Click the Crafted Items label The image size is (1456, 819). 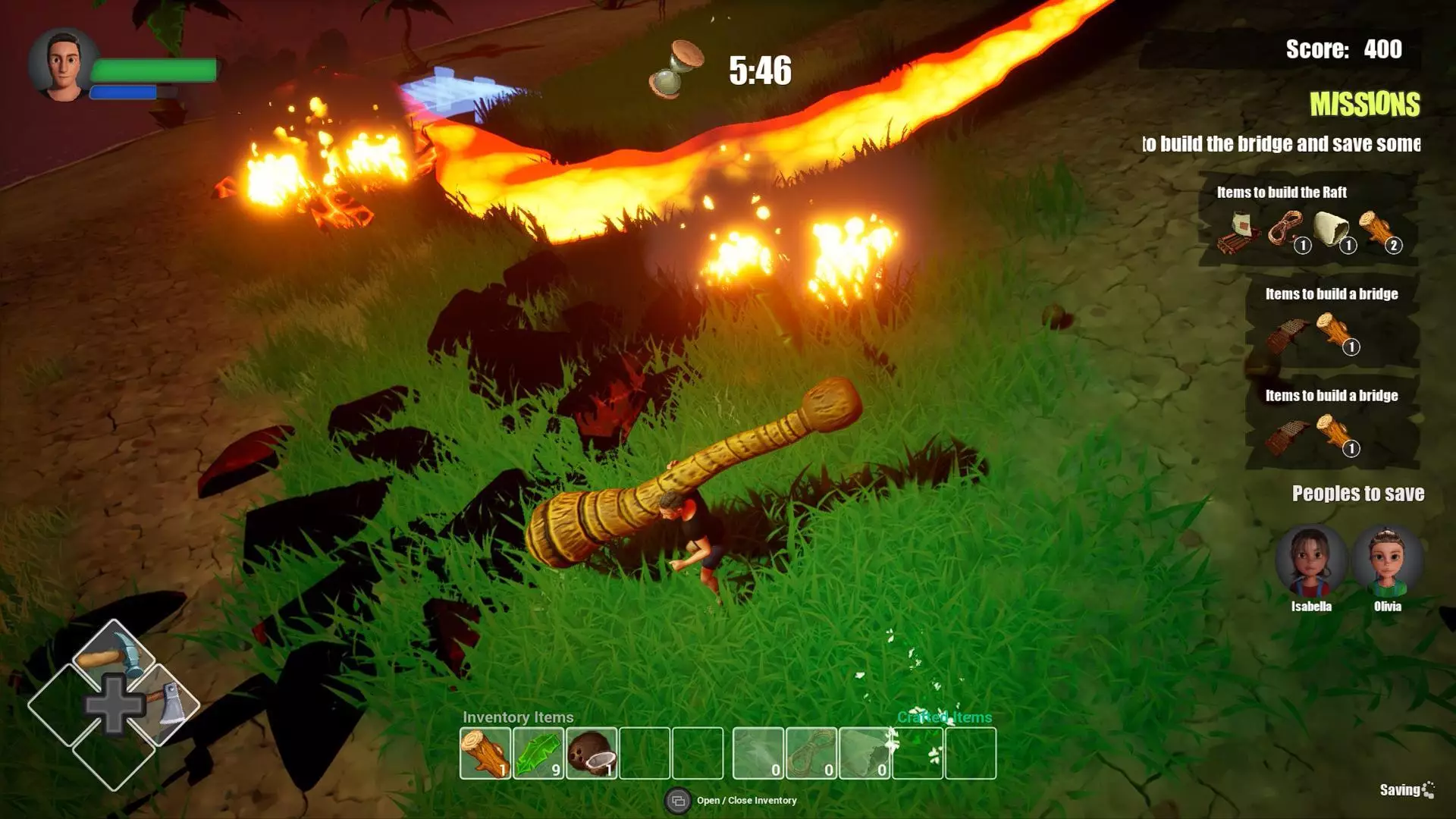click(944, 717)
